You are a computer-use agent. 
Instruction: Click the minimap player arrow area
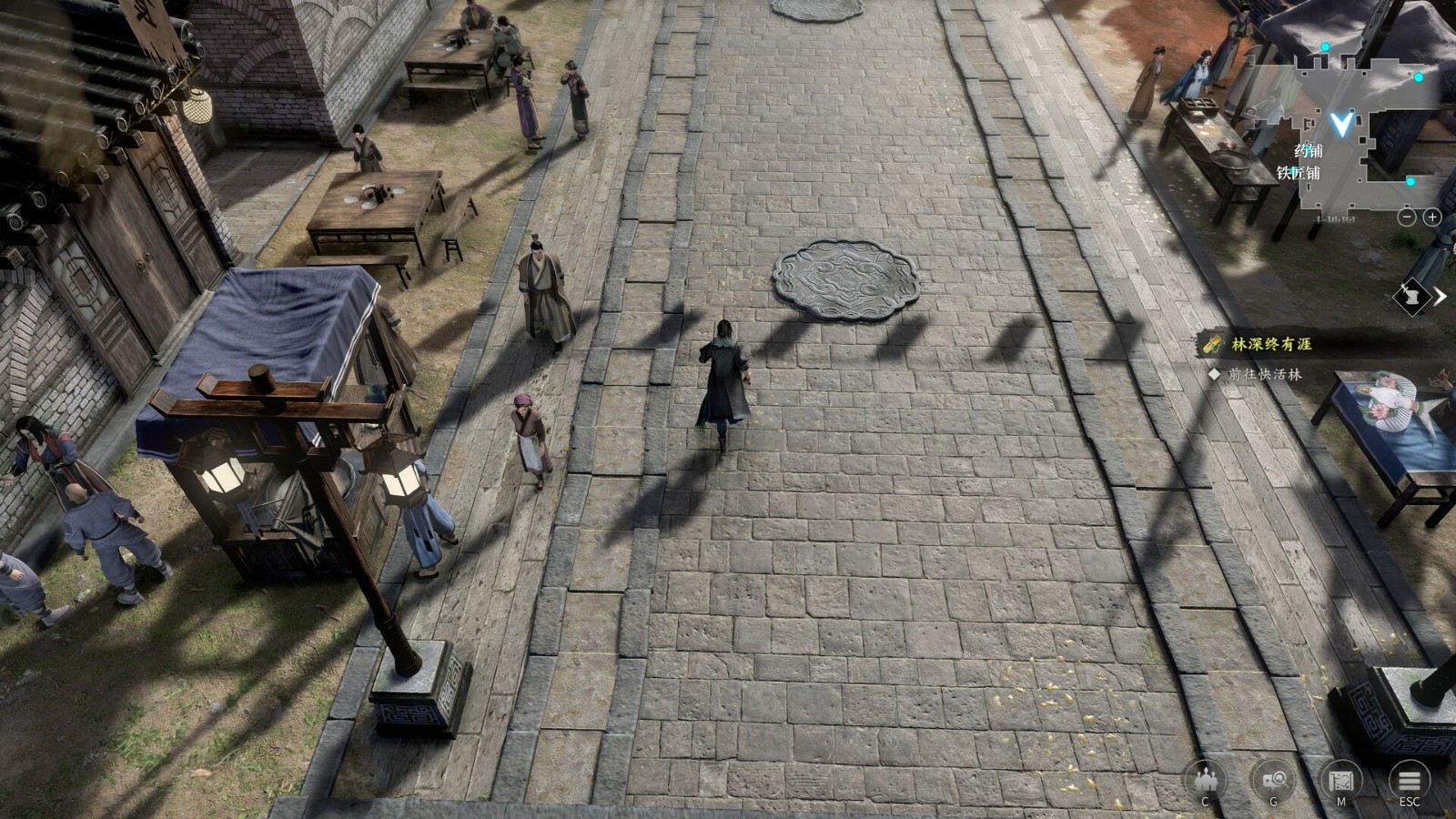pyautogui.click(x=1340, y=122)
